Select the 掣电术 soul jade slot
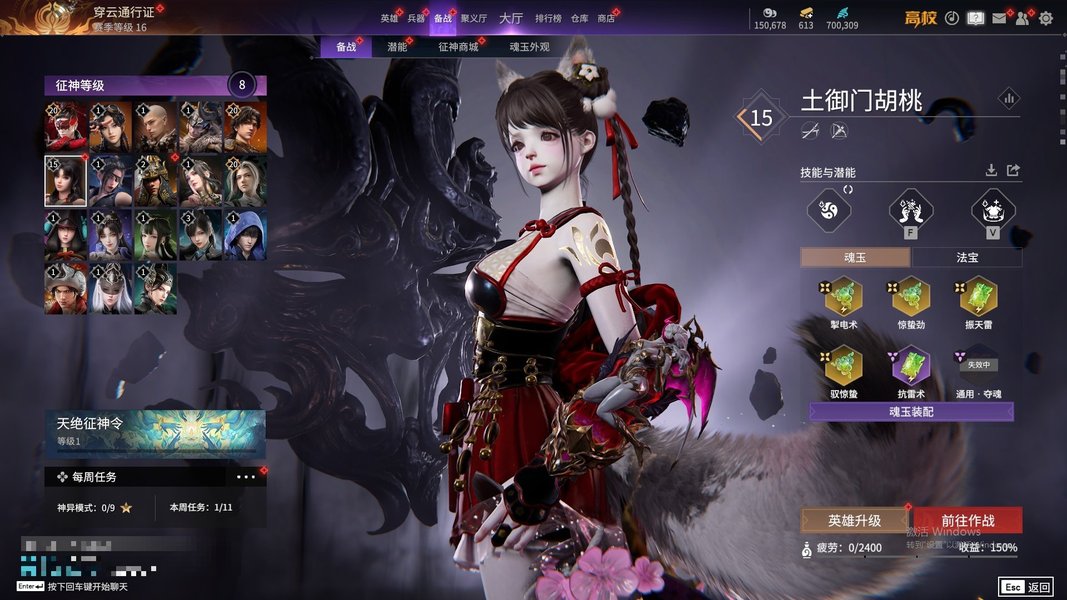The width and height of the screenshot is (1067, 600). [843, 297]
